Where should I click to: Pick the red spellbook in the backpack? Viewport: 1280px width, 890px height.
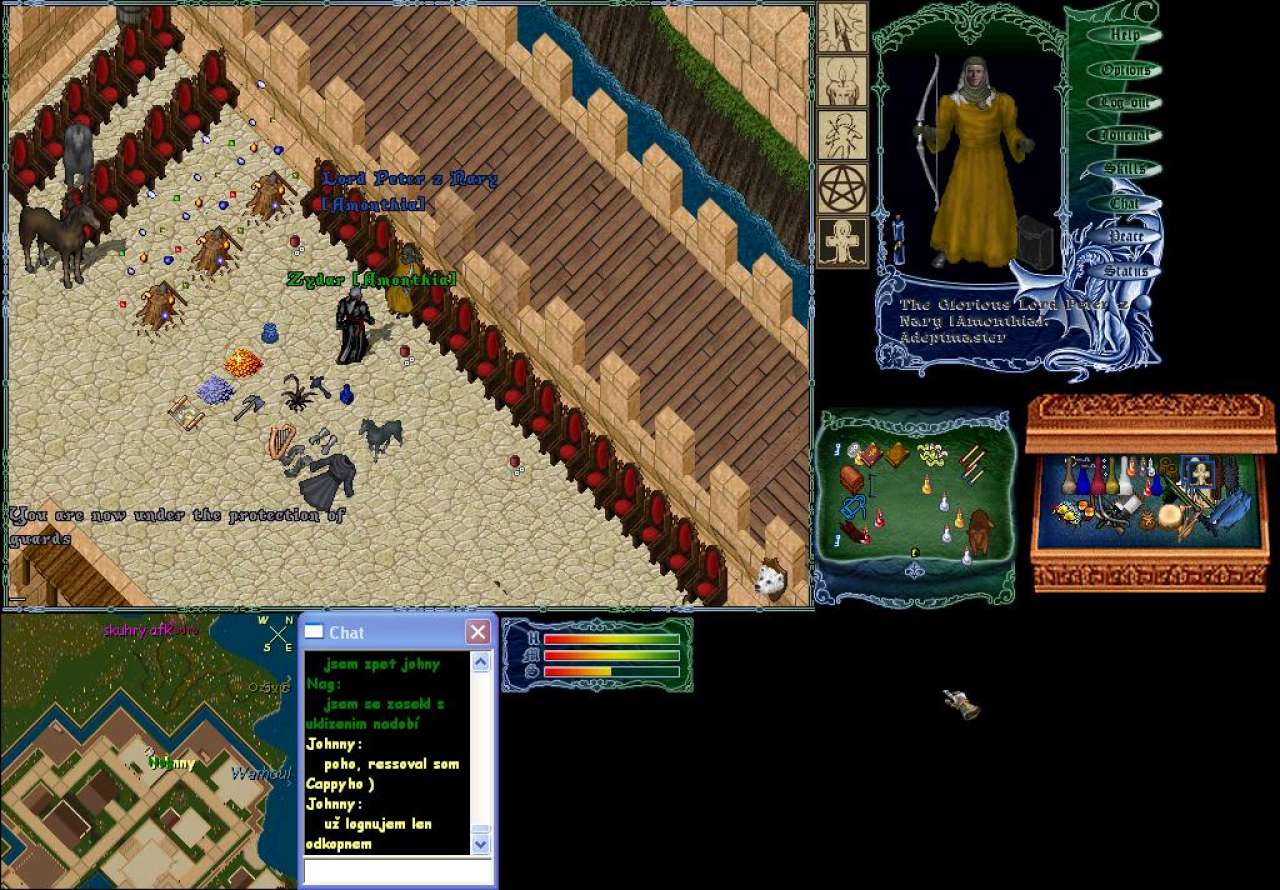click(870, 455)
